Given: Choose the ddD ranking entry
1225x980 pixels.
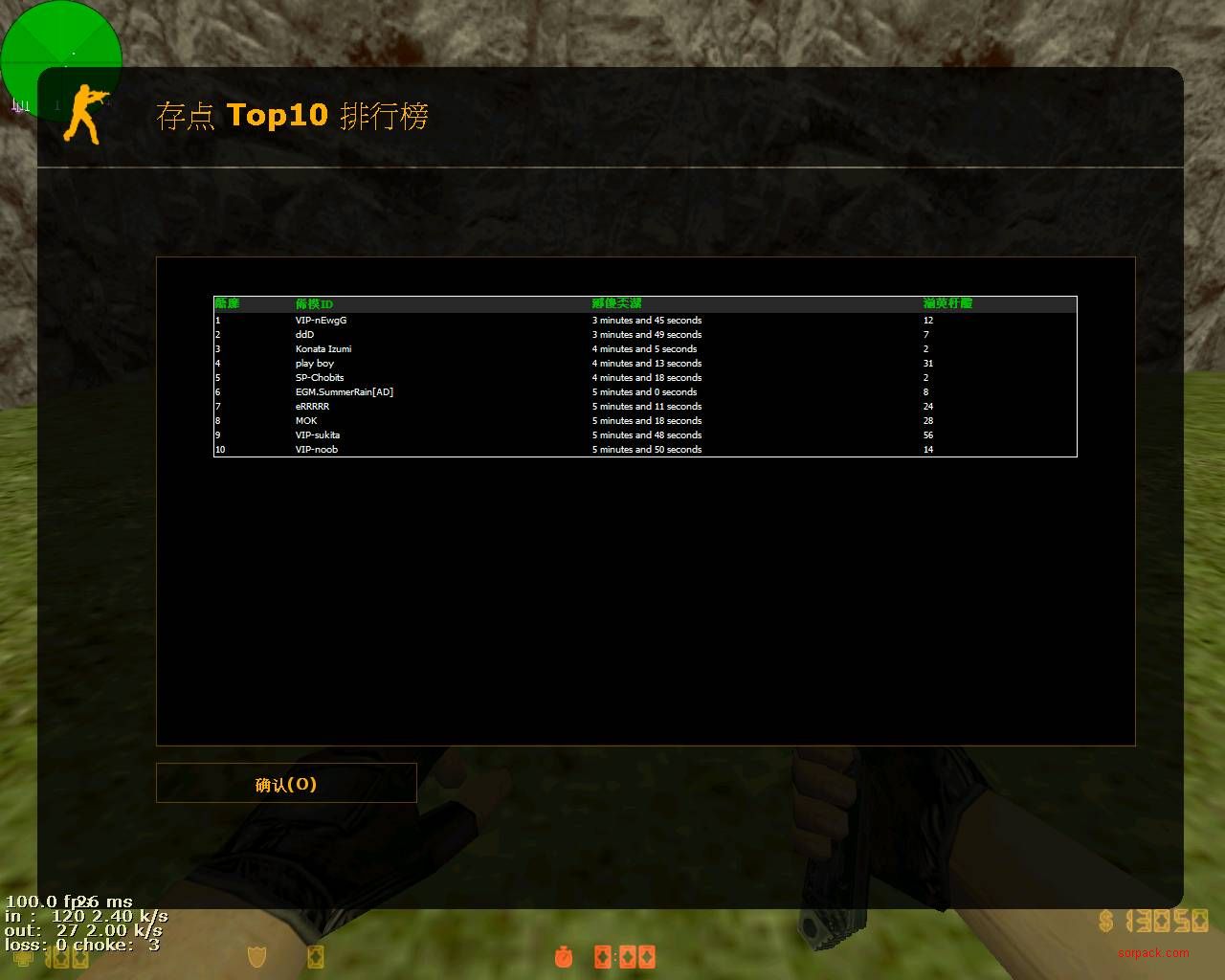Looking at the screenshot, I should (304, 335).
